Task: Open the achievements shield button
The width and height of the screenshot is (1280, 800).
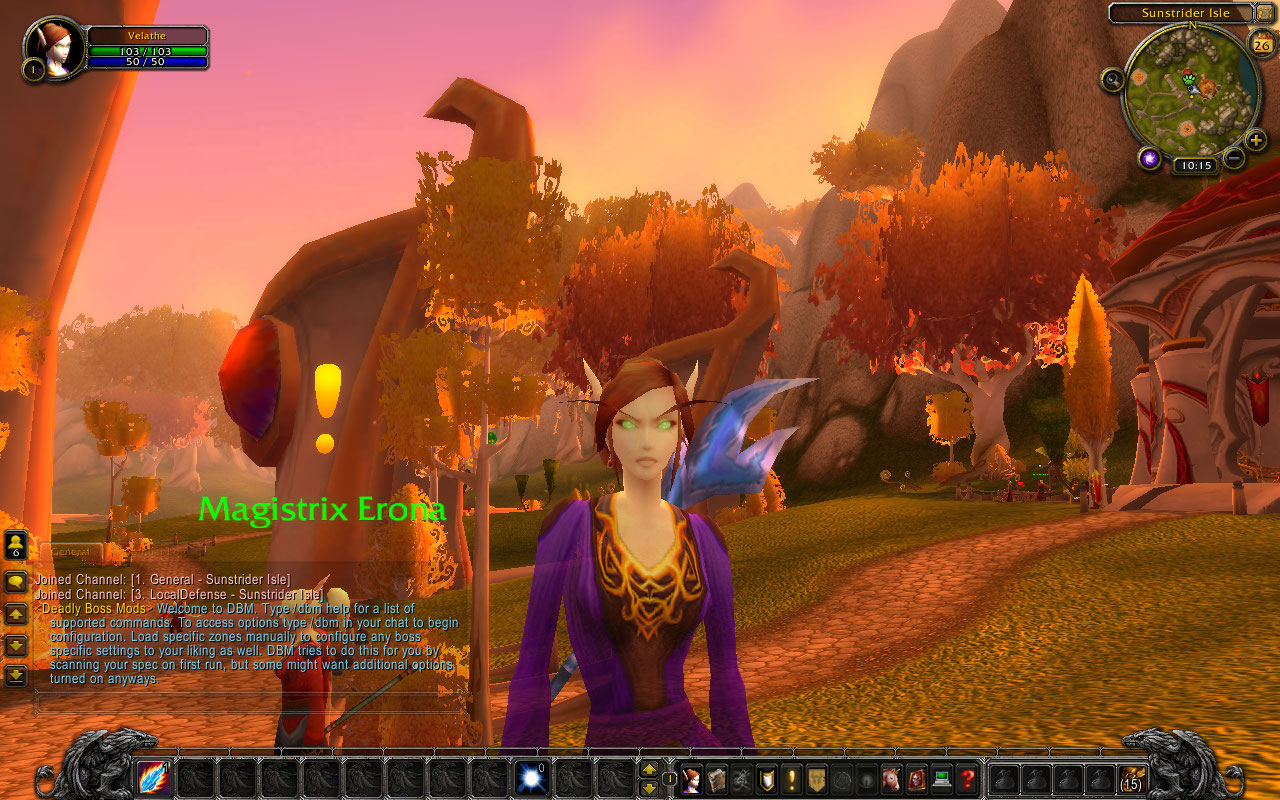Action: (767, 779)
